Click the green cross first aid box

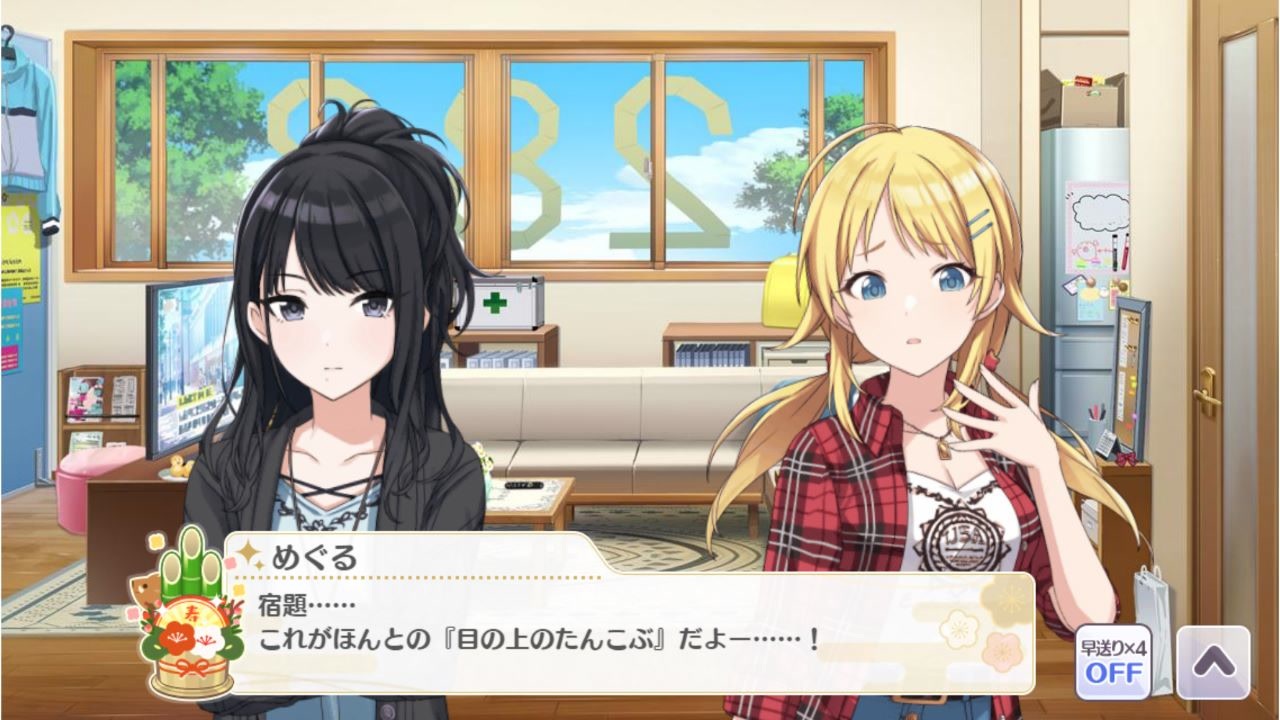tap(508, 305)
